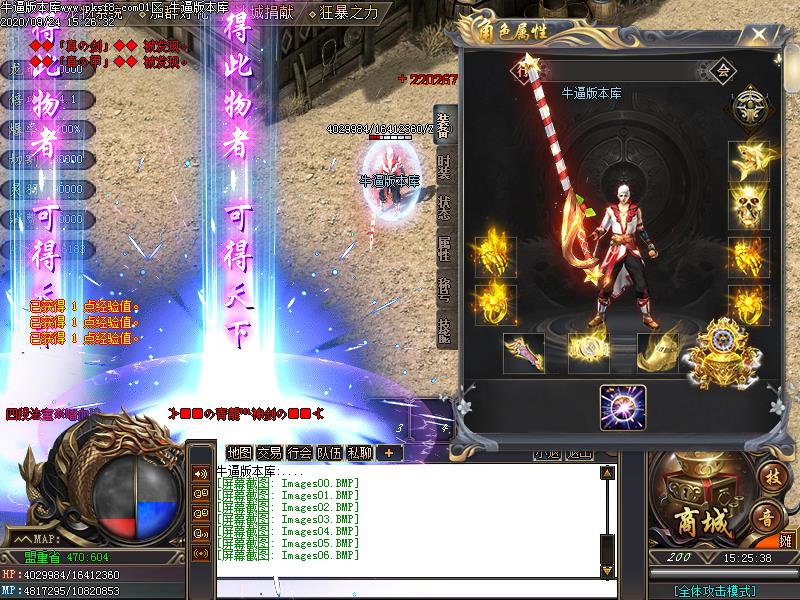
Task: Switch to 私聊 private chat tab
Action: 360,452
